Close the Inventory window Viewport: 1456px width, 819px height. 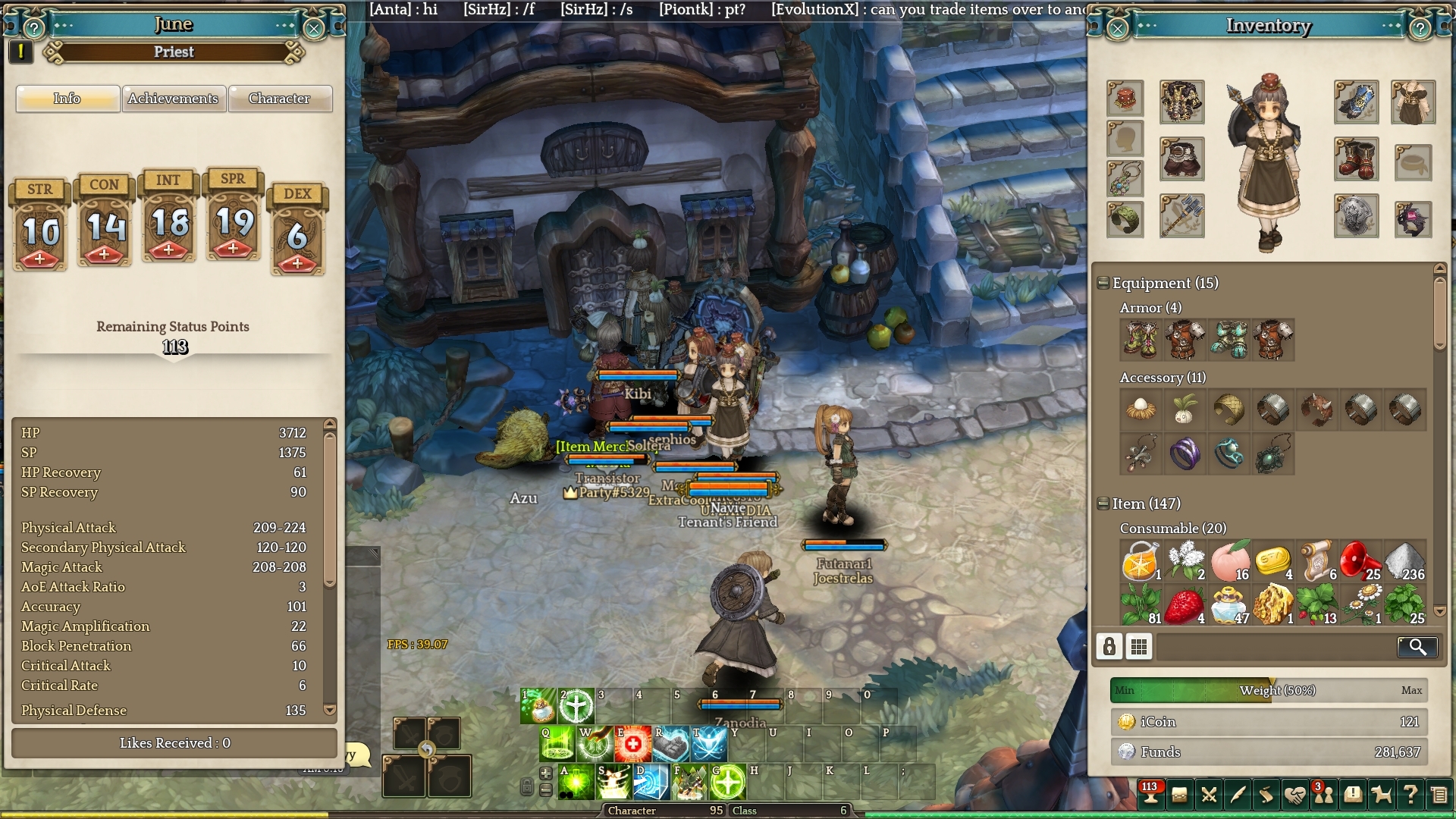click(x=1118, y=29)
